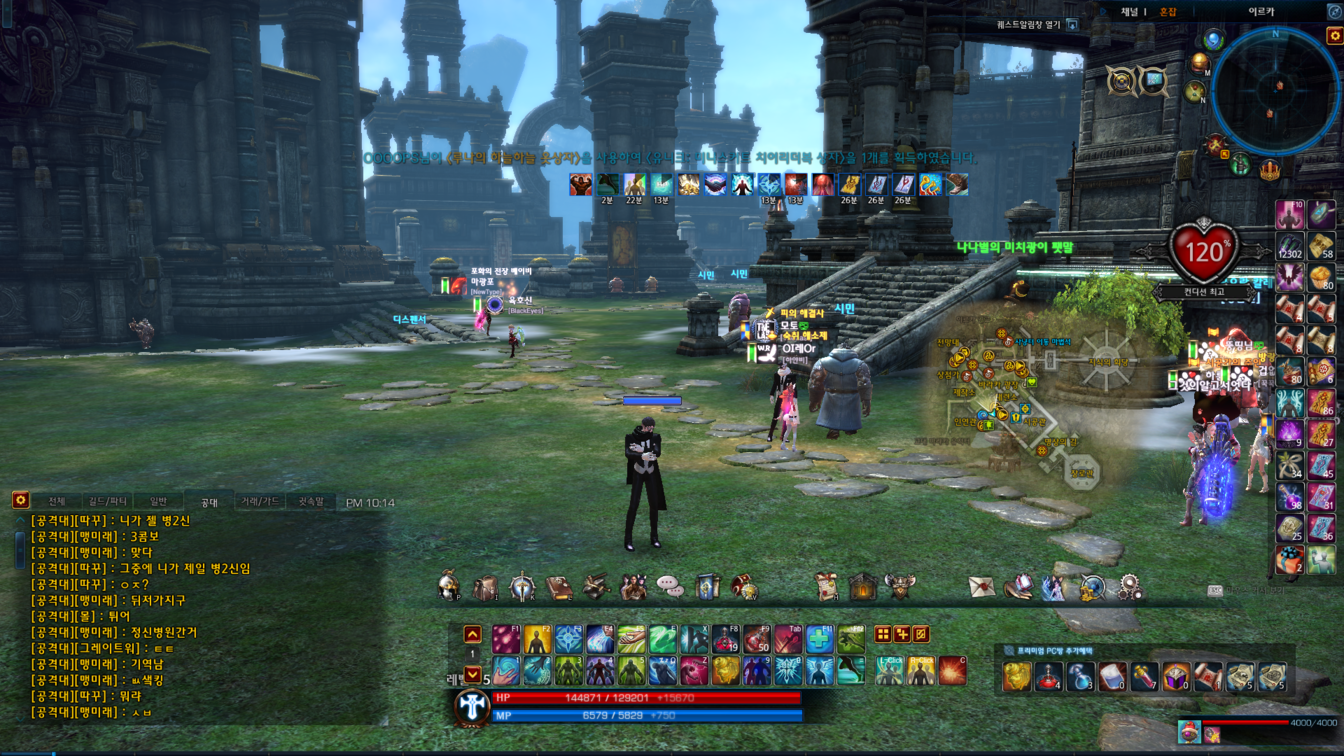Open the backpack inventory menu icon
The width and height of the screenshot is (1344, 756).
486,588
